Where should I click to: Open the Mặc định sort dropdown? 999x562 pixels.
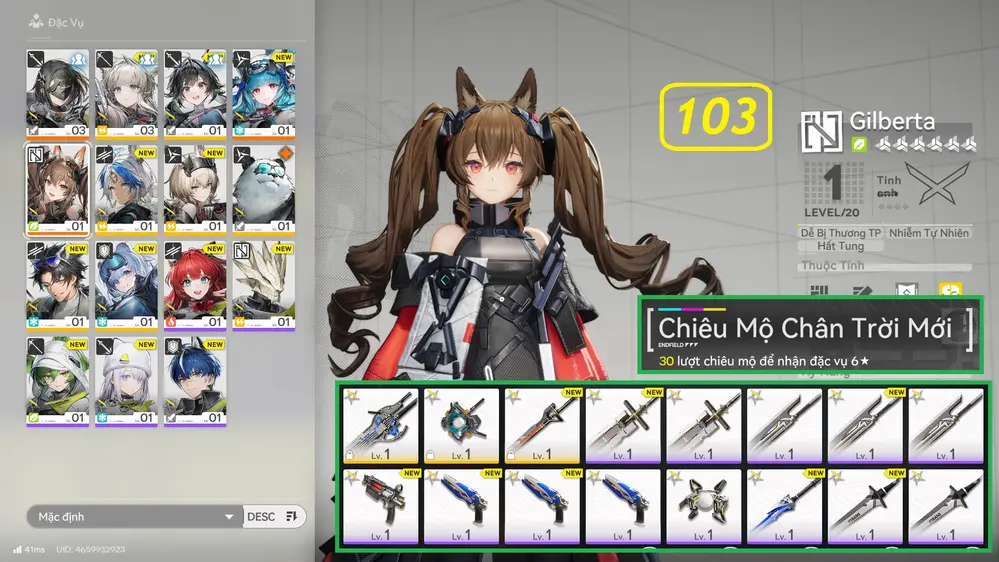[134, 517]
